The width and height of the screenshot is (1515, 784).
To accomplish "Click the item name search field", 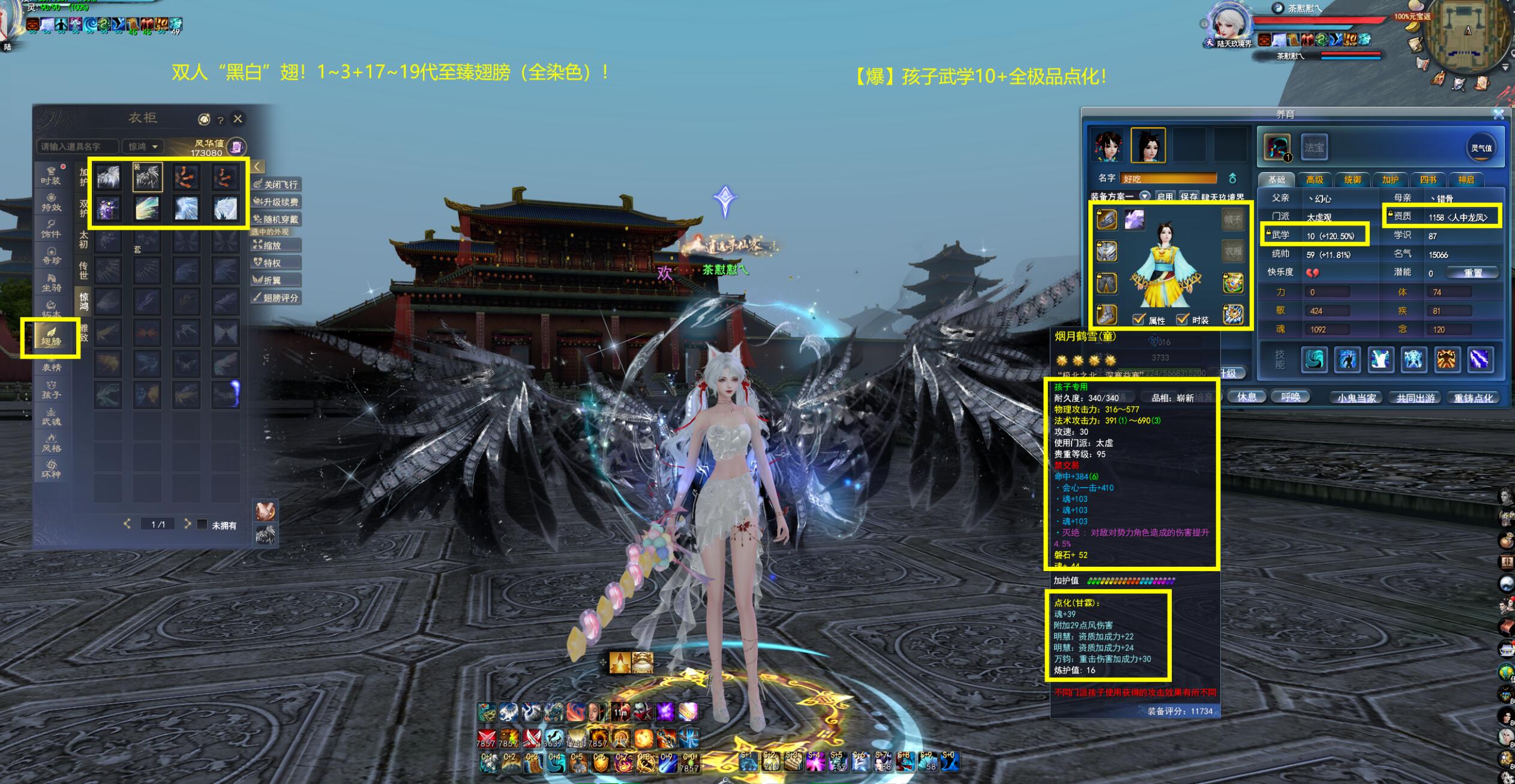I will 78,146.
